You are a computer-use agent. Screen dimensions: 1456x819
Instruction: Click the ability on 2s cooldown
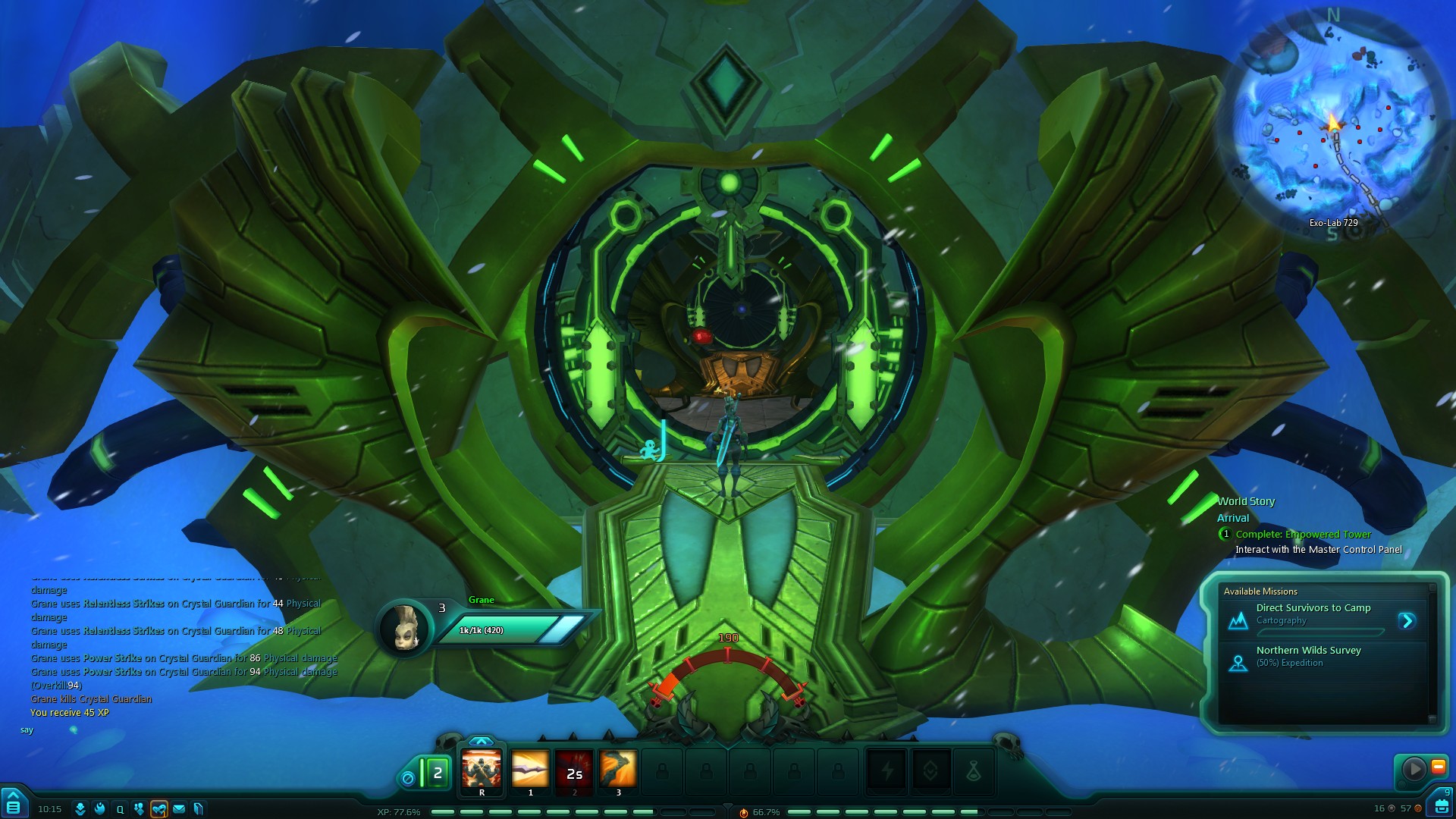click(x=574, y=770)
